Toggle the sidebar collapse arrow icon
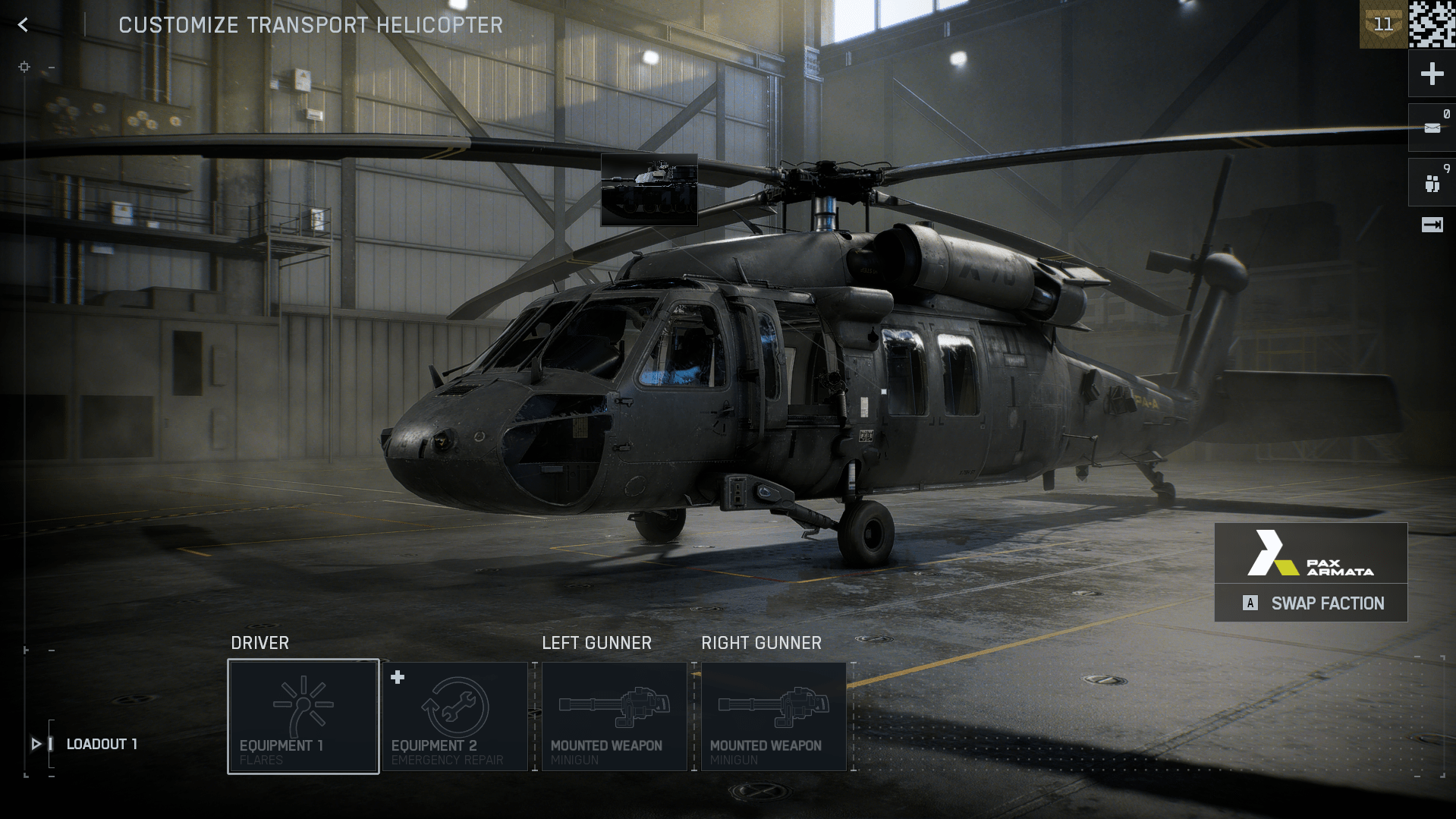The height and width of the screenshot is (819, 1456). point(1431,224)
